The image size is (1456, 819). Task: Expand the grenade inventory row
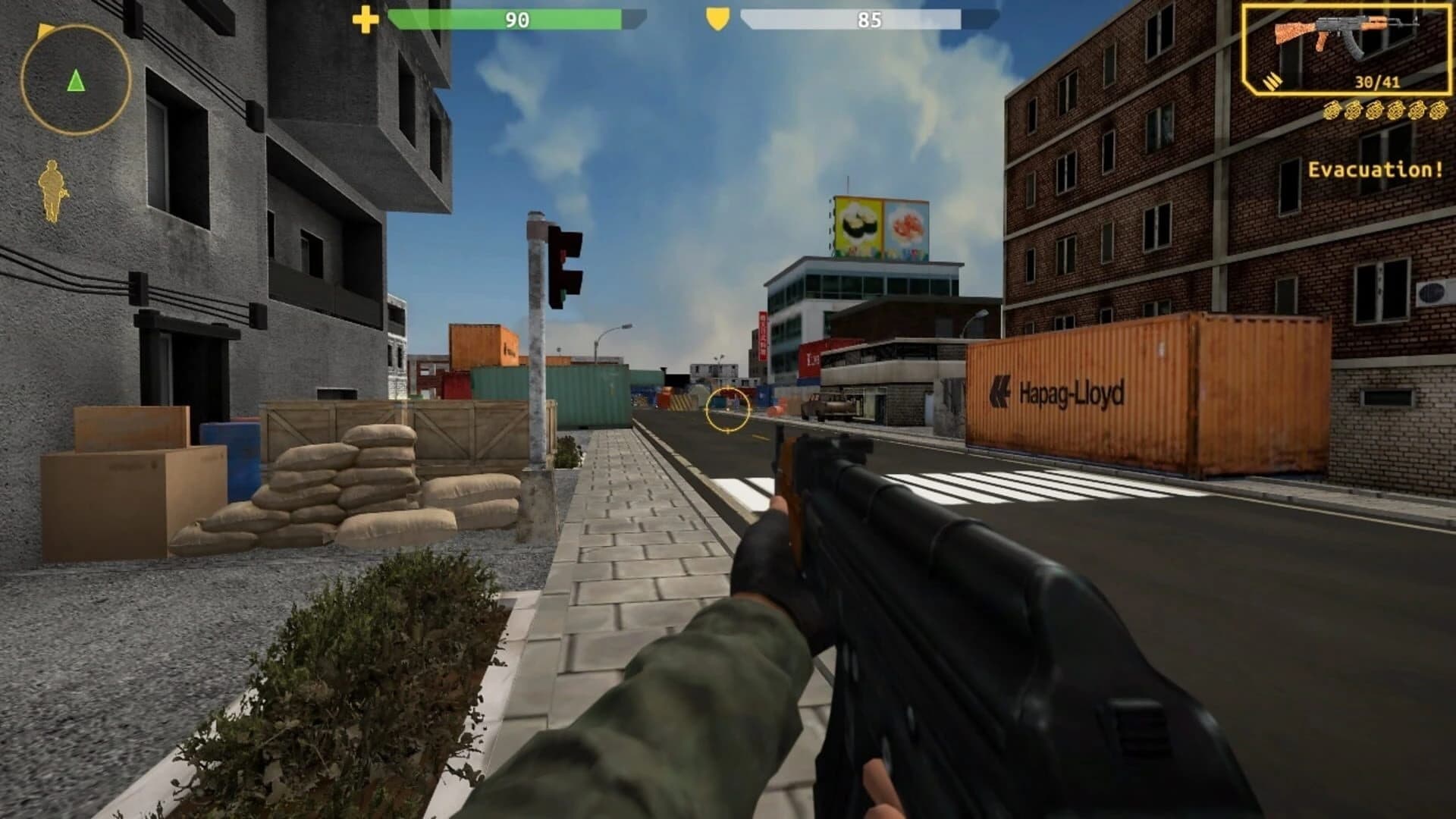(x=1386, y=111)
